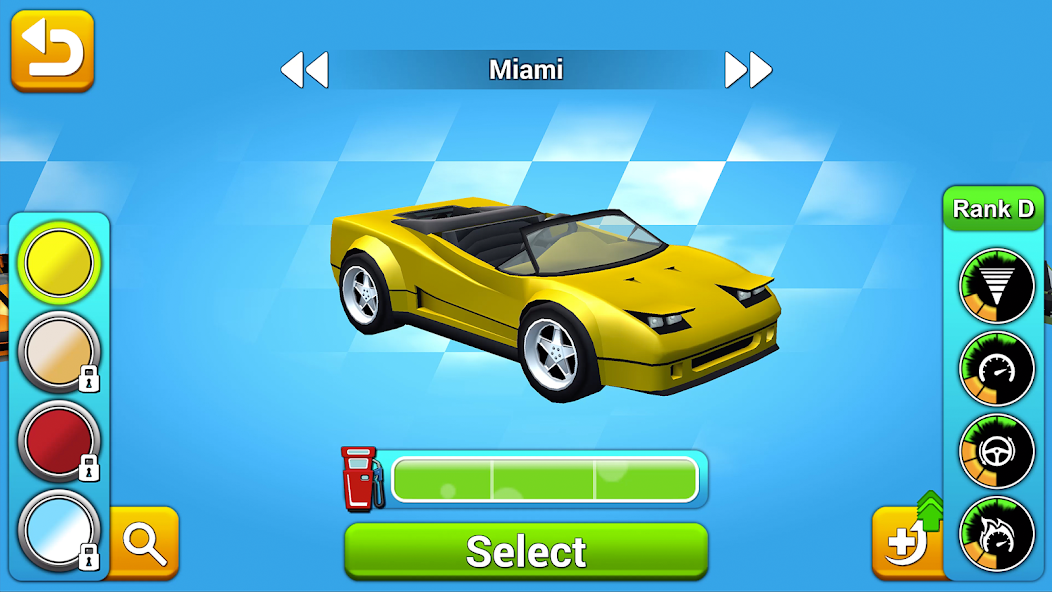Switch to the previous car
This screenshot has height=592, width=1052.
[x=304, y=70]
